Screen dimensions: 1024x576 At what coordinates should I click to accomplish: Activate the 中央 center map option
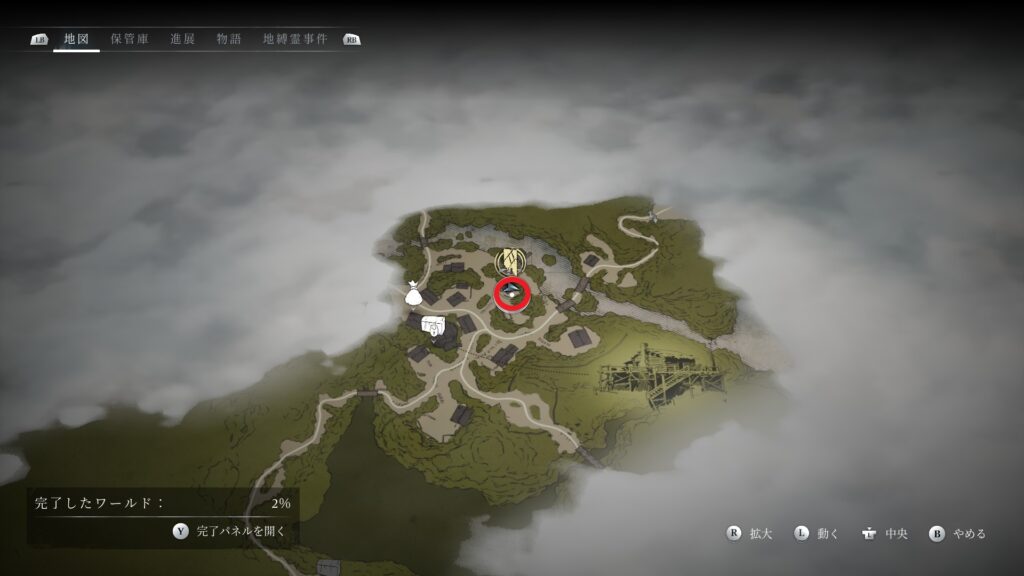coord(883,533)
